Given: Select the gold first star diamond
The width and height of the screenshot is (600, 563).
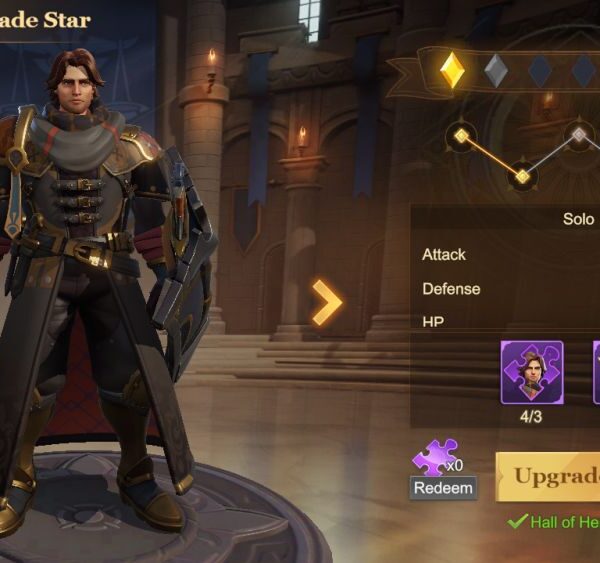Looking at the screenshot, I should click(x=453, y=70).
